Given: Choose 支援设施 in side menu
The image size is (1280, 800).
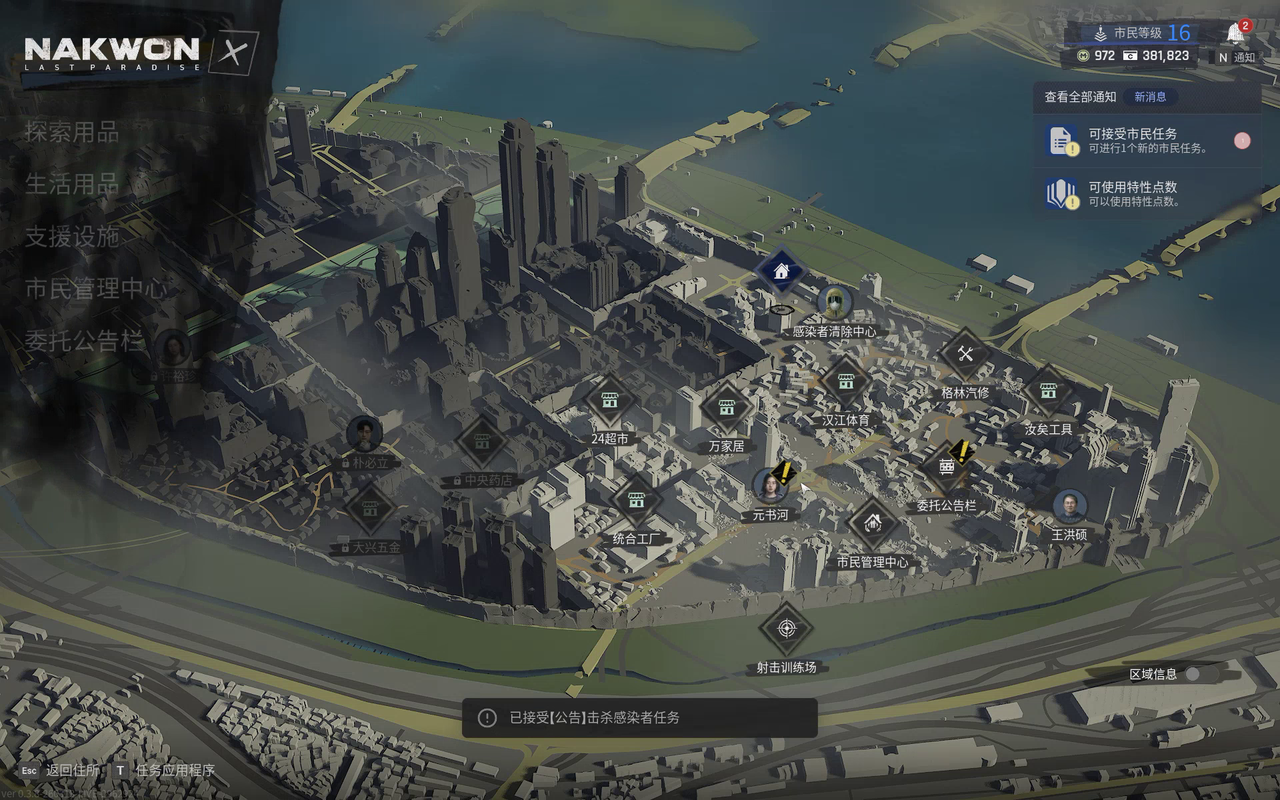Looking at the screenshot, I should click(x=72, y=237).
